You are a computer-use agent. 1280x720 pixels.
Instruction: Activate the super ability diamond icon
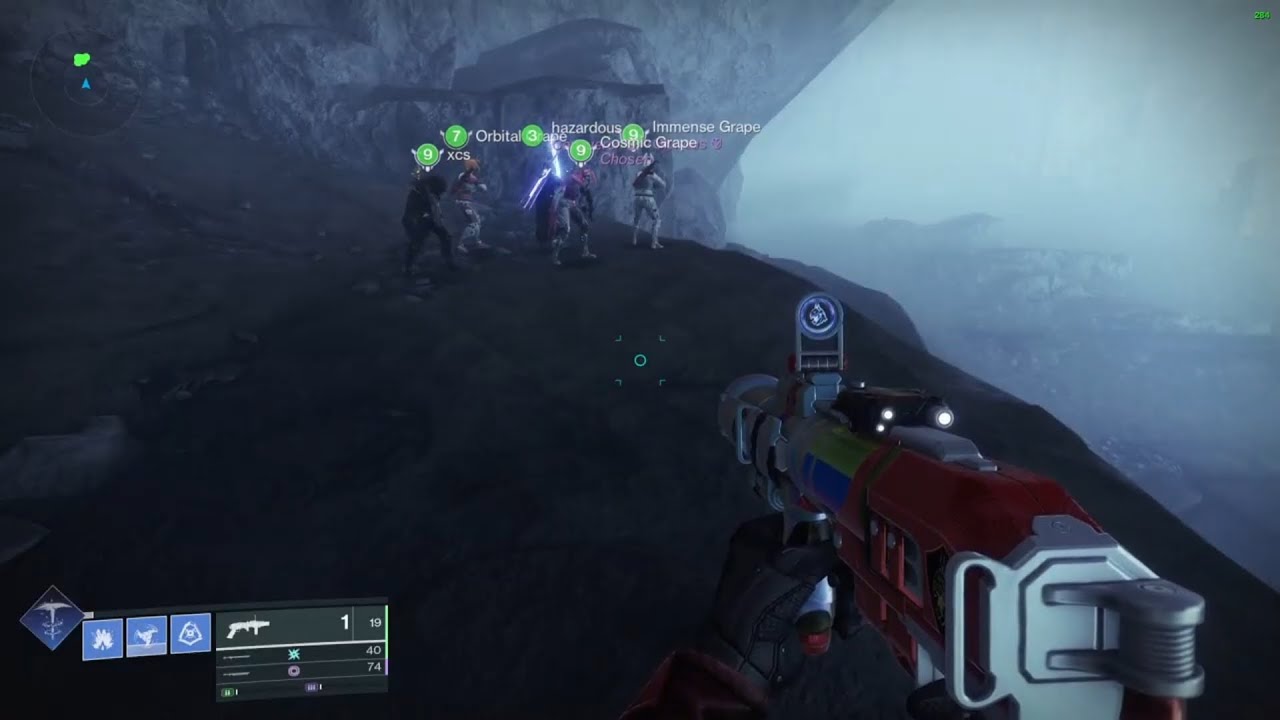pos(50,619)
